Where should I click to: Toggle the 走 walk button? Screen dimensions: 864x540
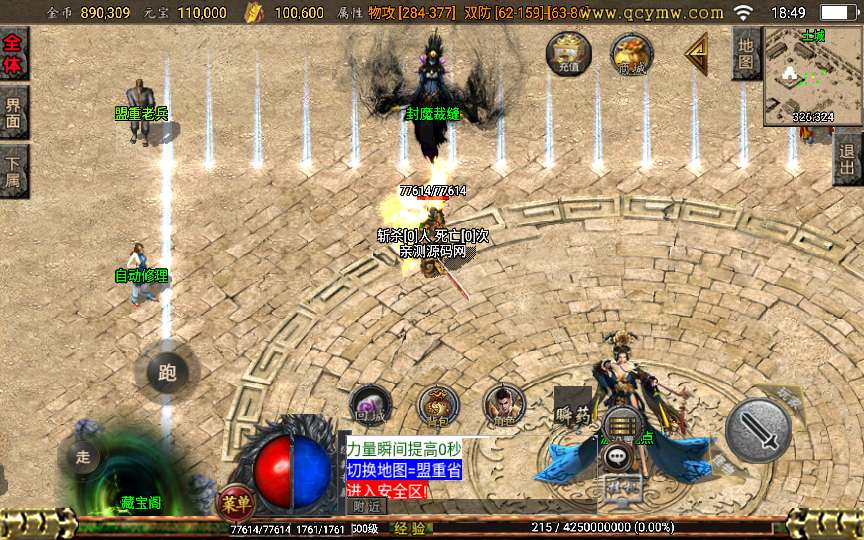(83, 457)
